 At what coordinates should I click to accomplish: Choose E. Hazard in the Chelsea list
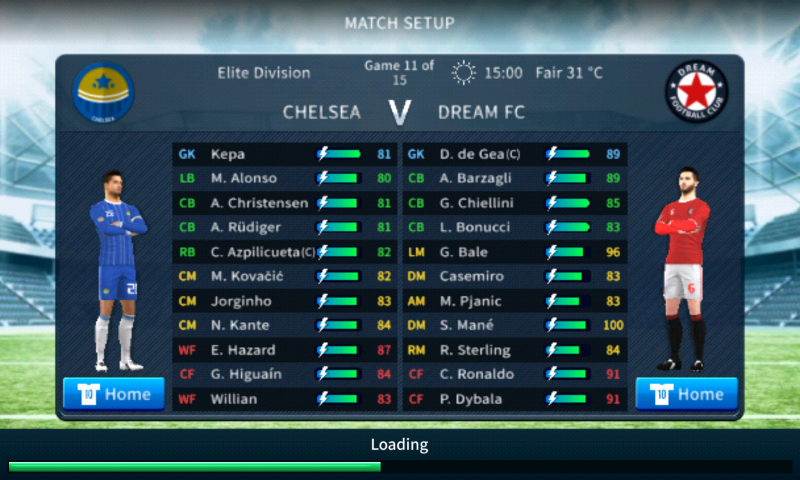285,350
